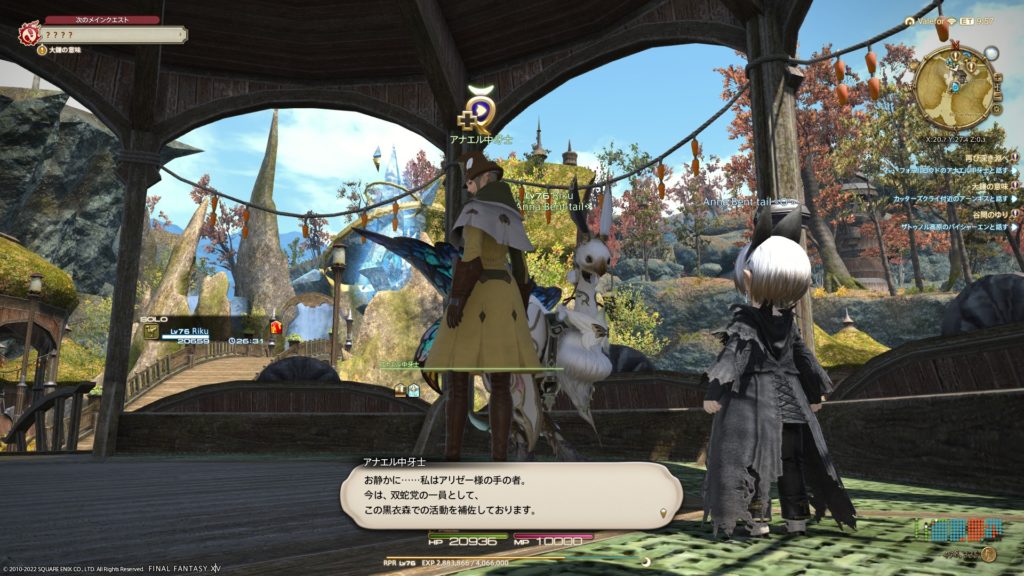Click the red main scenario meteor icon
The image size is (1024, 576).
[x=27, y=34]
